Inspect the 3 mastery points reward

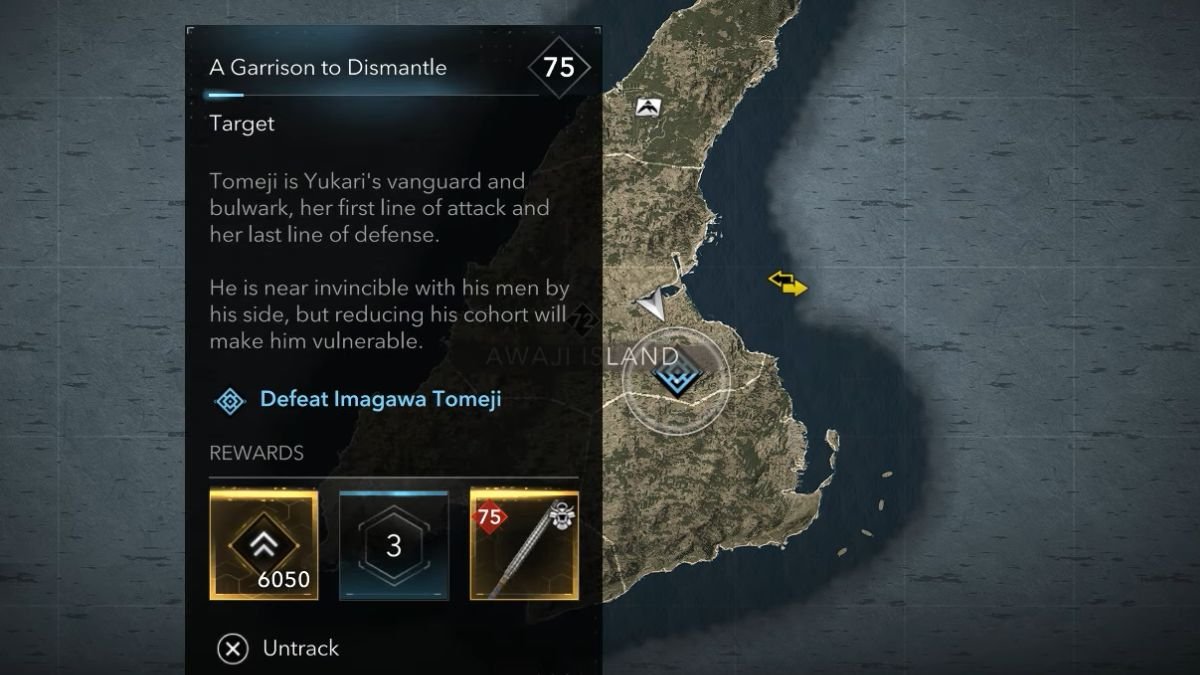(394, 545)
